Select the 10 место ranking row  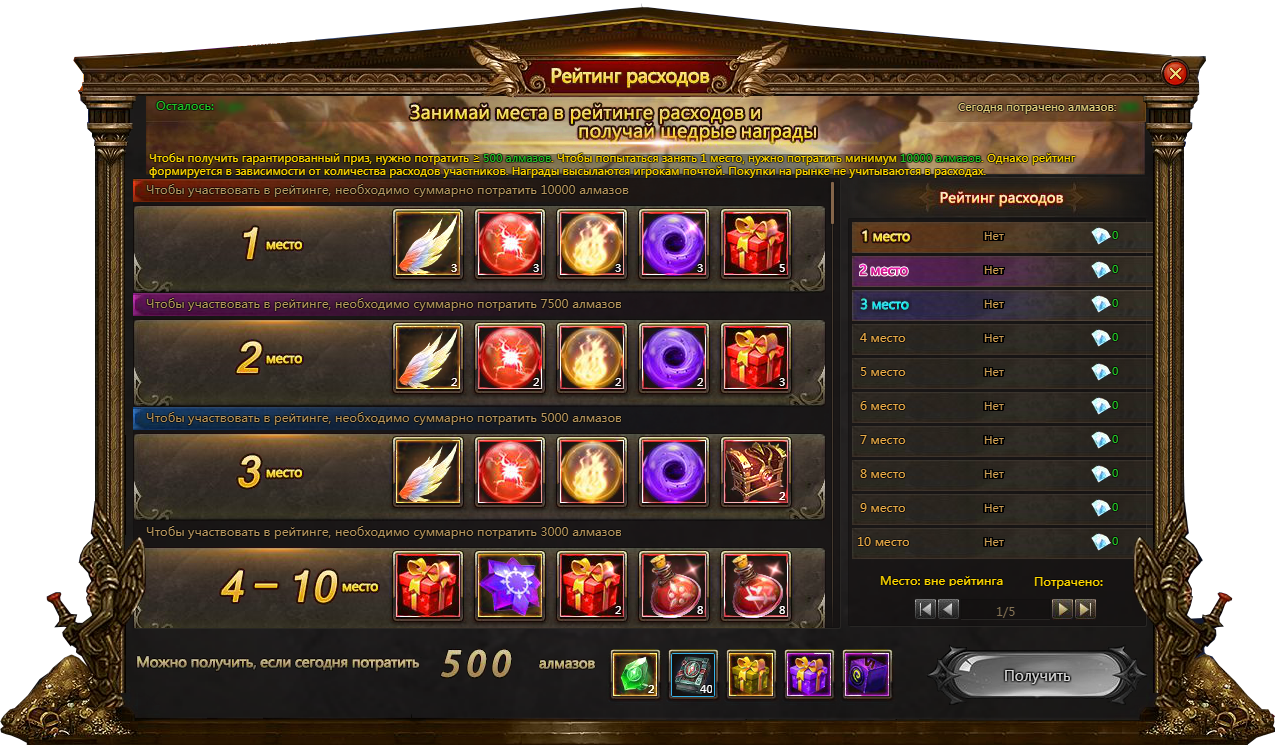pyautogui.click(x=1000, y=542)
